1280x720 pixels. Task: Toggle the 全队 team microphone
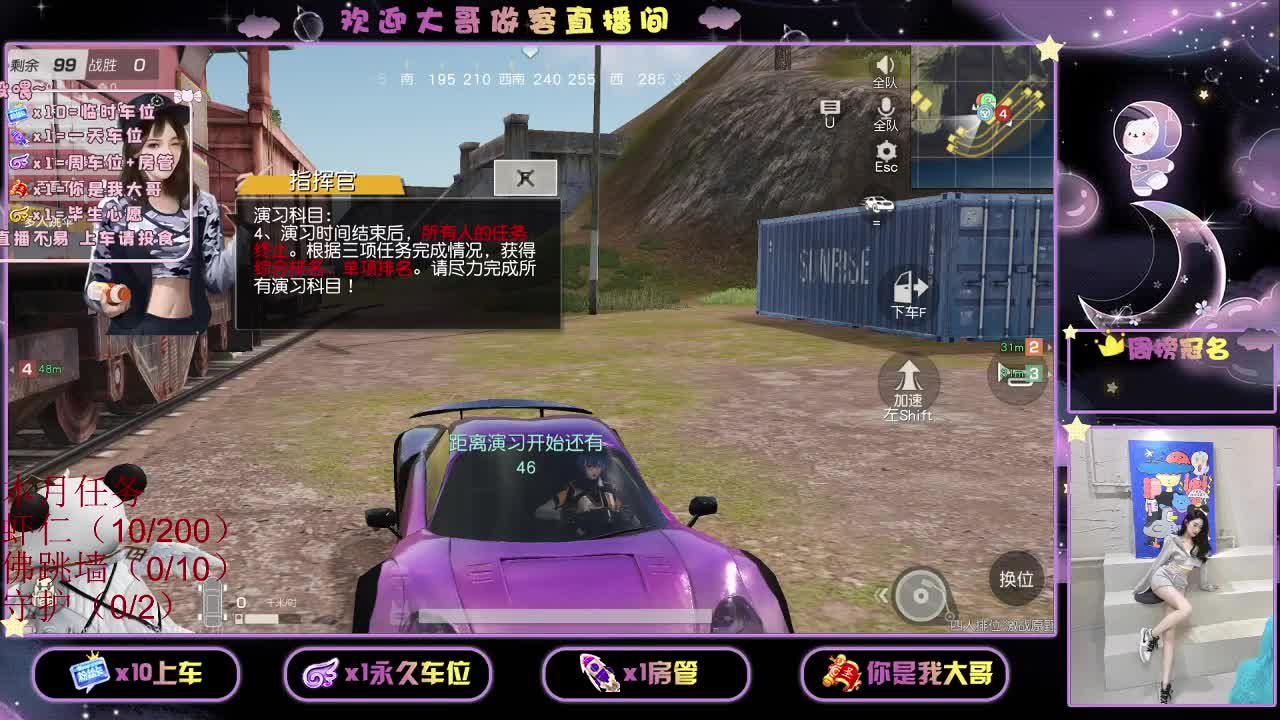[885, 108]
